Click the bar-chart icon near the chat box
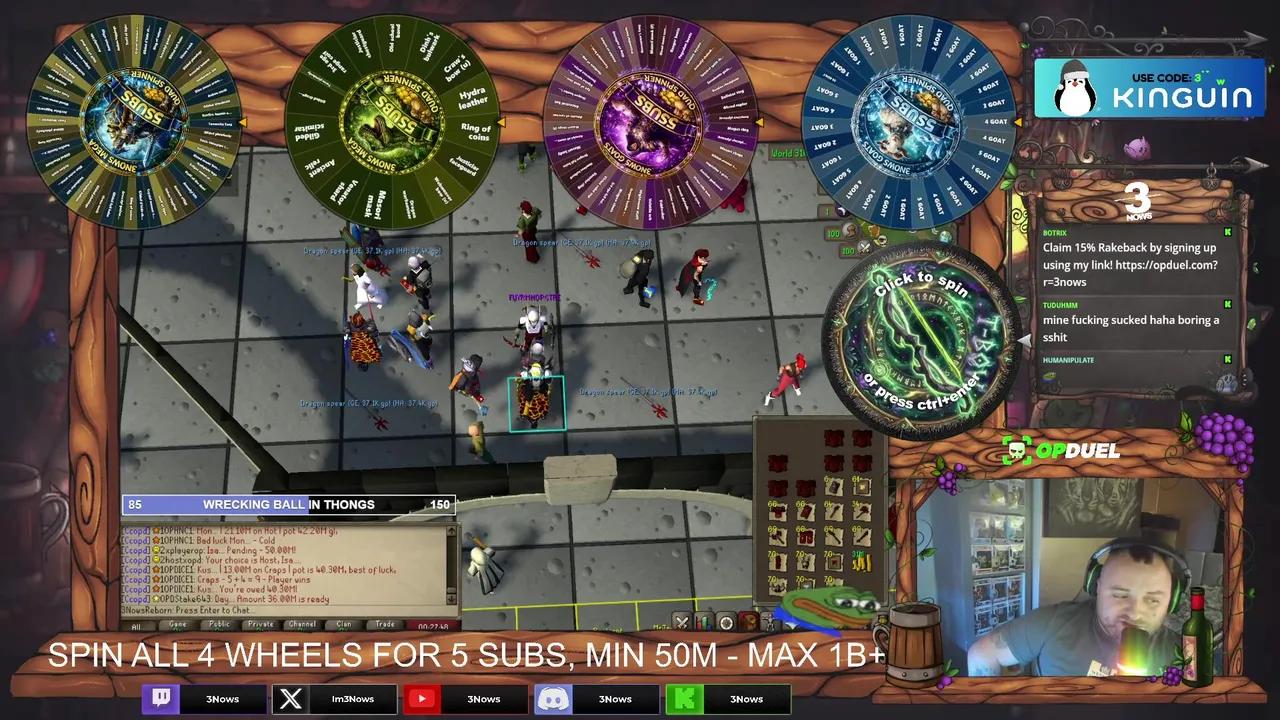 704,621
